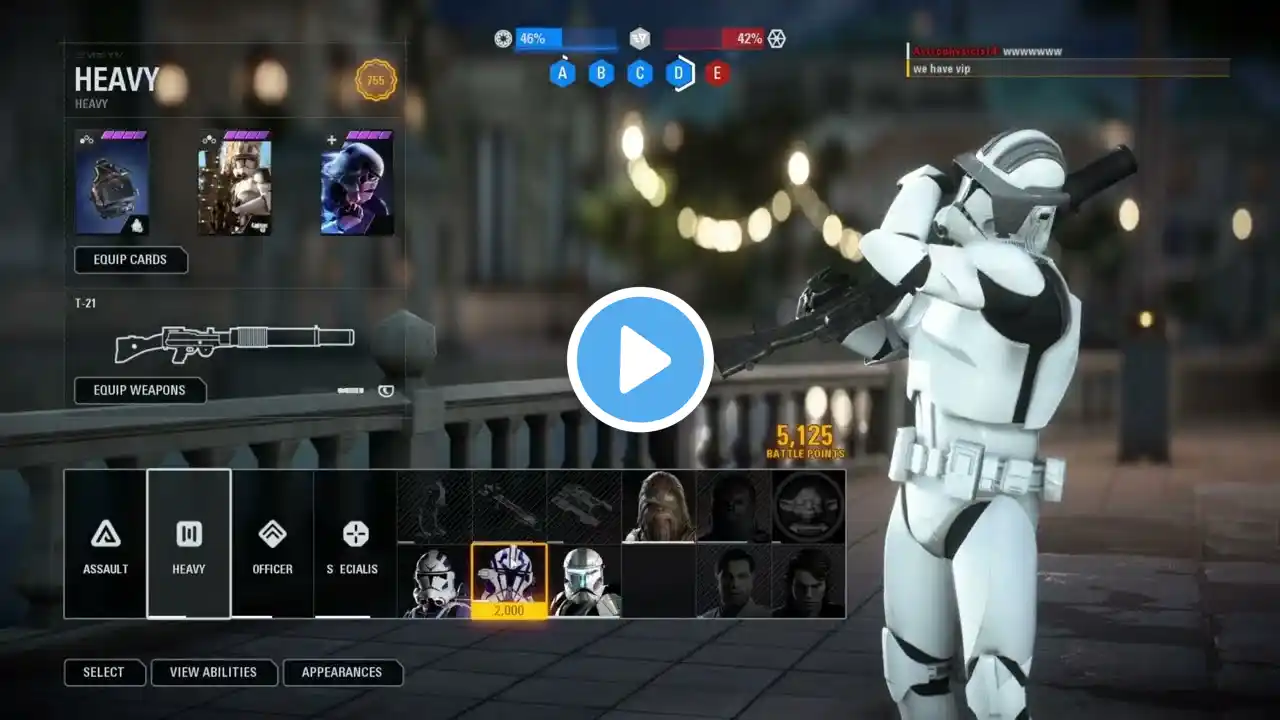
Task: Click the Select button
Action: click(x=104, y=672)
